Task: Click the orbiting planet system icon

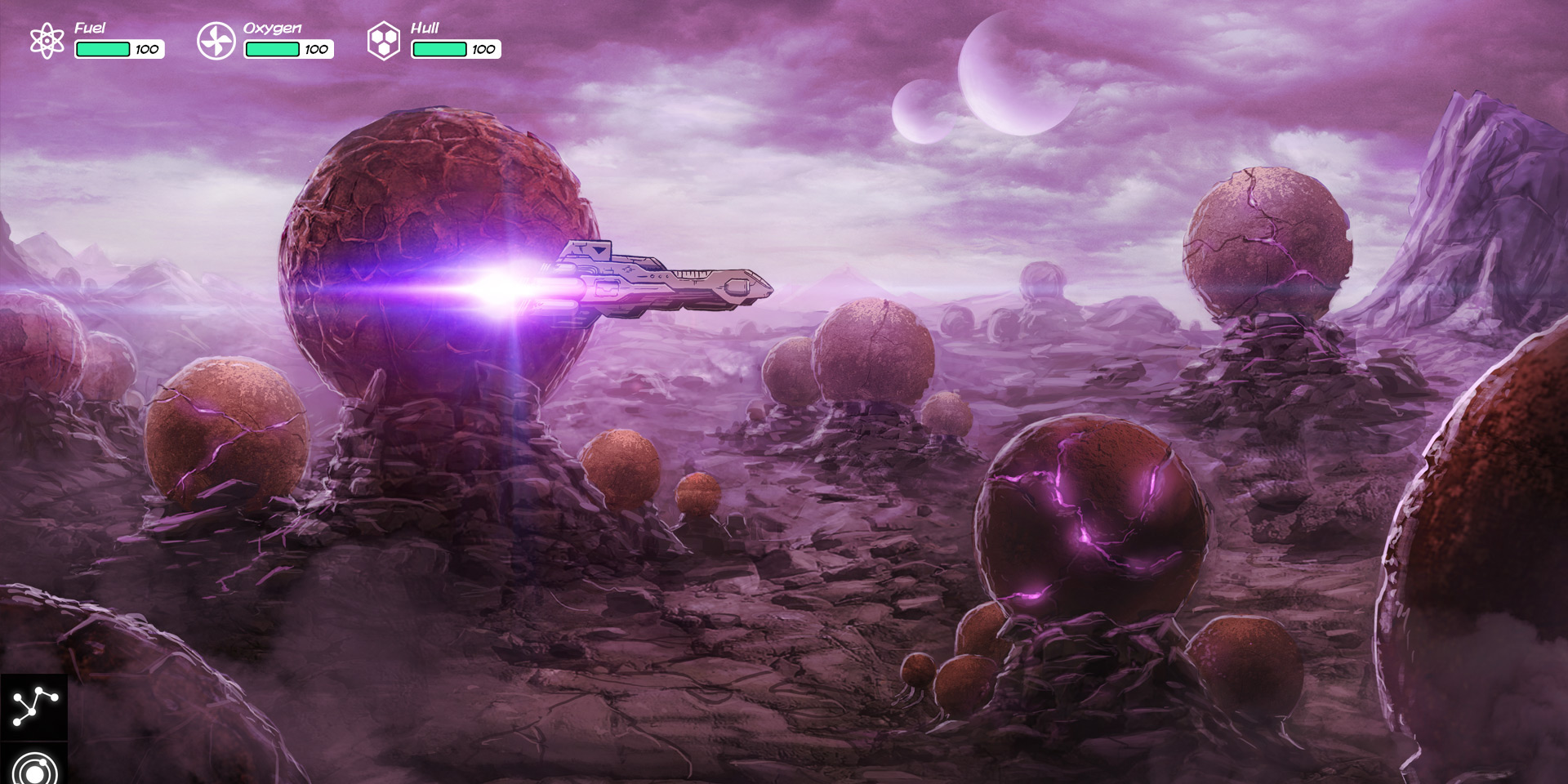Action: pos(33,768)
